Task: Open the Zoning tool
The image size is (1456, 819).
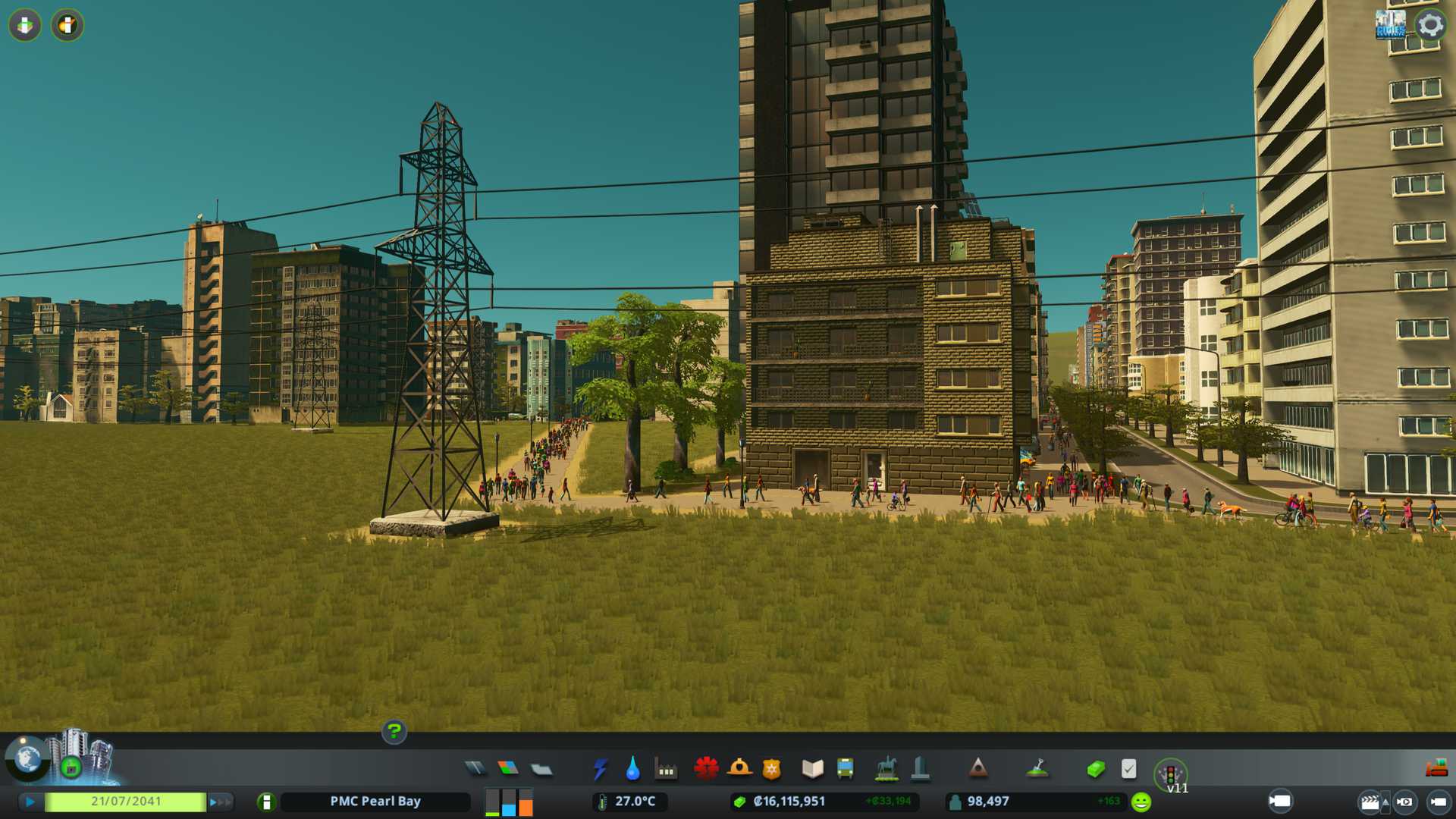Action: point(508,769)
